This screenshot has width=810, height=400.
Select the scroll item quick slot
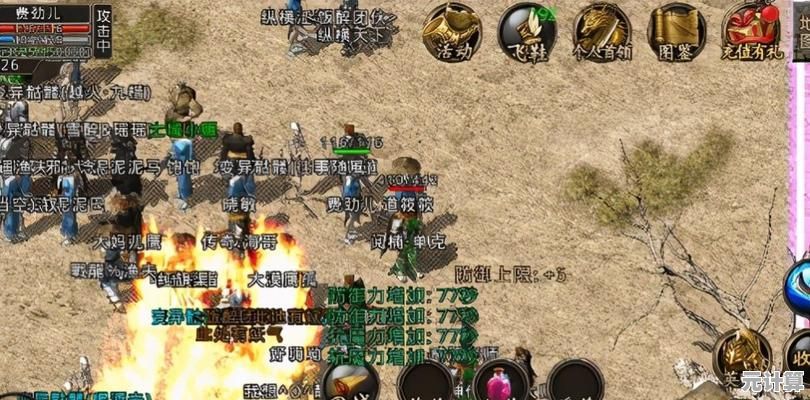349,381
